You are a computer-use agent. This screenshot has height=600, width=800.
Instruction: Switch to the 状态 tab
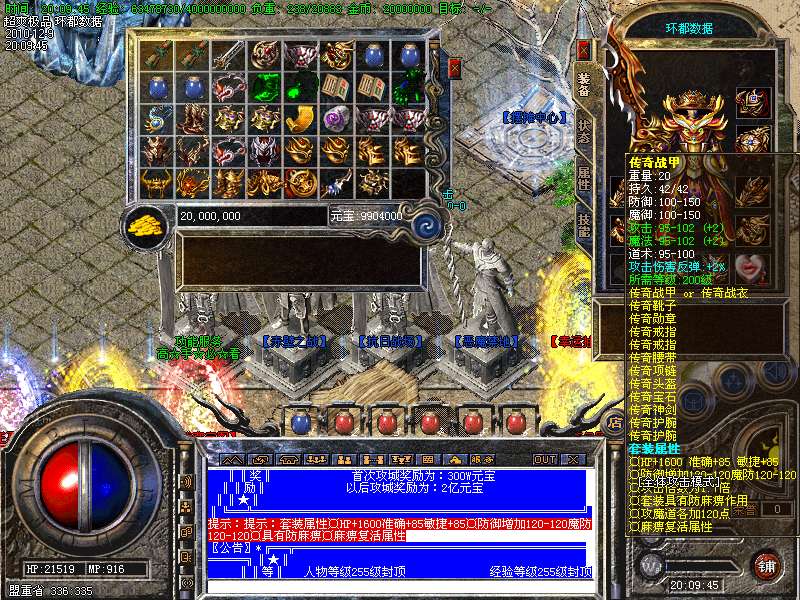(584, 133)
